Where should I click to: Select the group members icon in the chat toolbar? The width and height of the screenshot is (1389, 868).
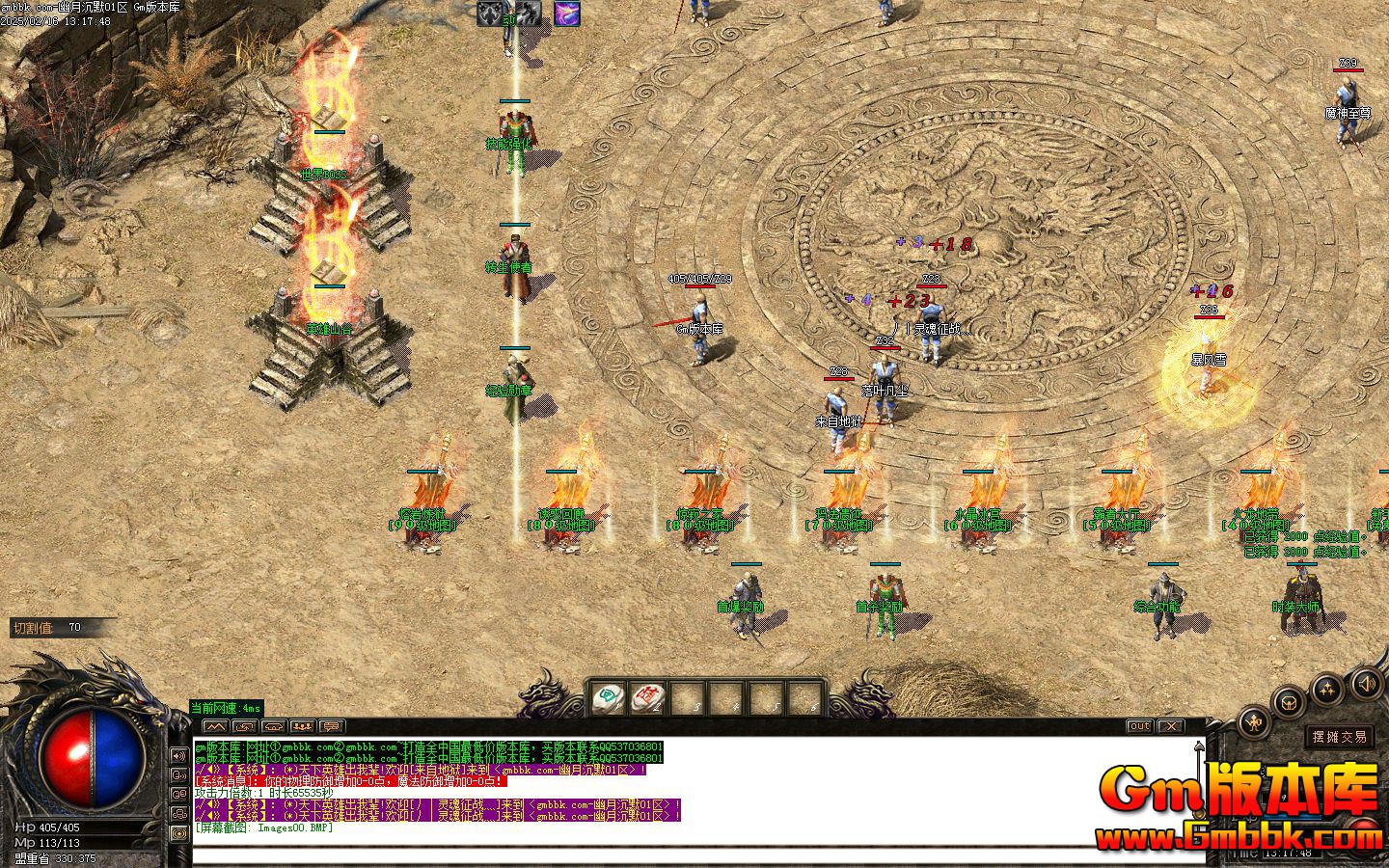coord(304,726)
